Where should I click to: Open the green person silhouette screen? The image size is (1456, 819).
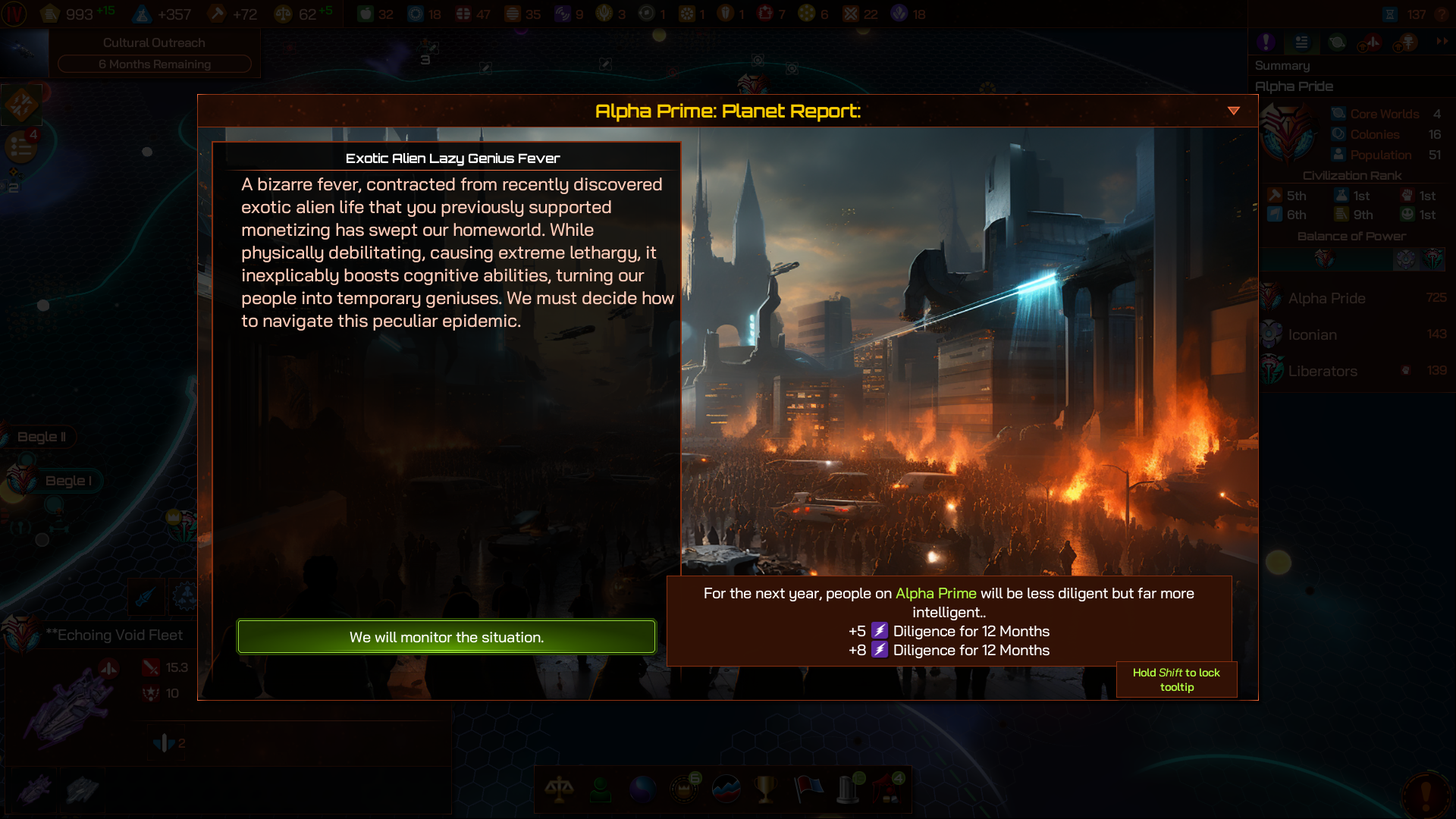point(601,789)
